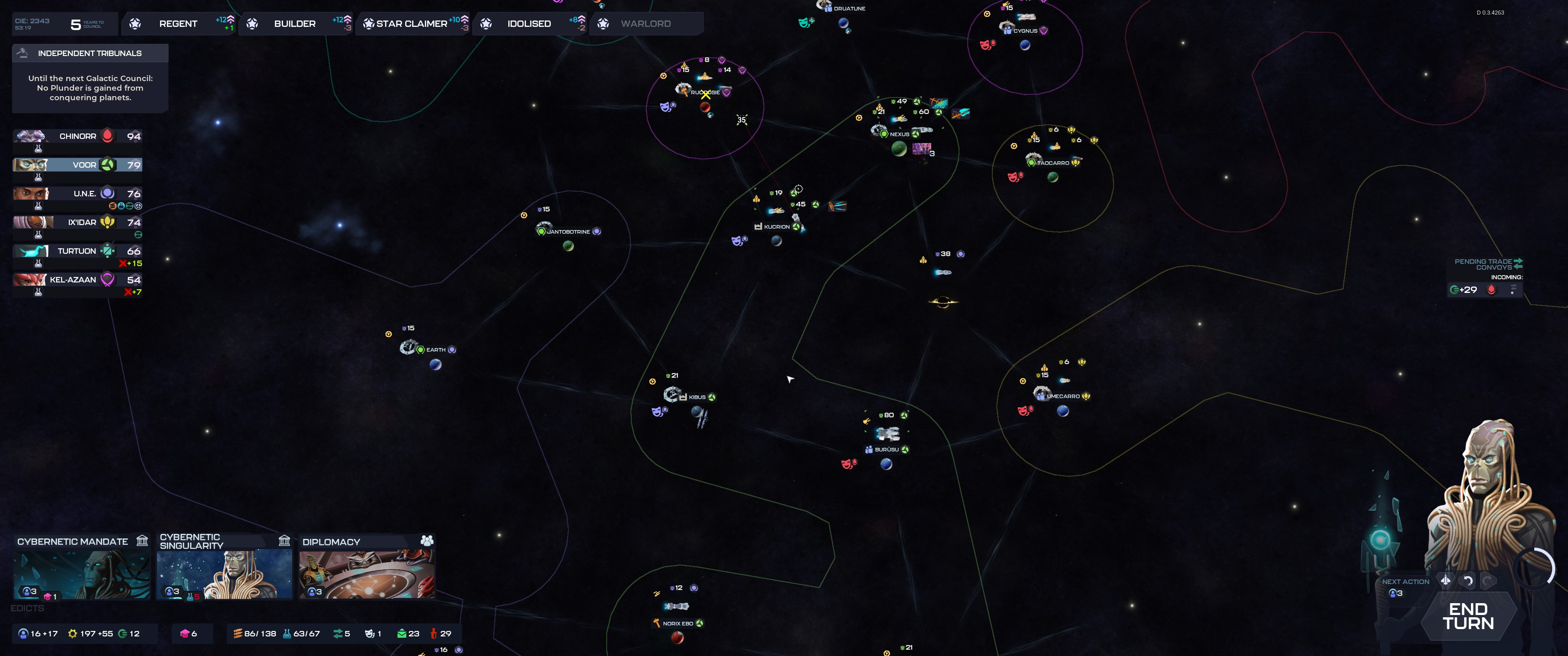Viewport: 1568px width, 656px height.
Task: Select the Builder title objective
Action: [x=295, y=24]
